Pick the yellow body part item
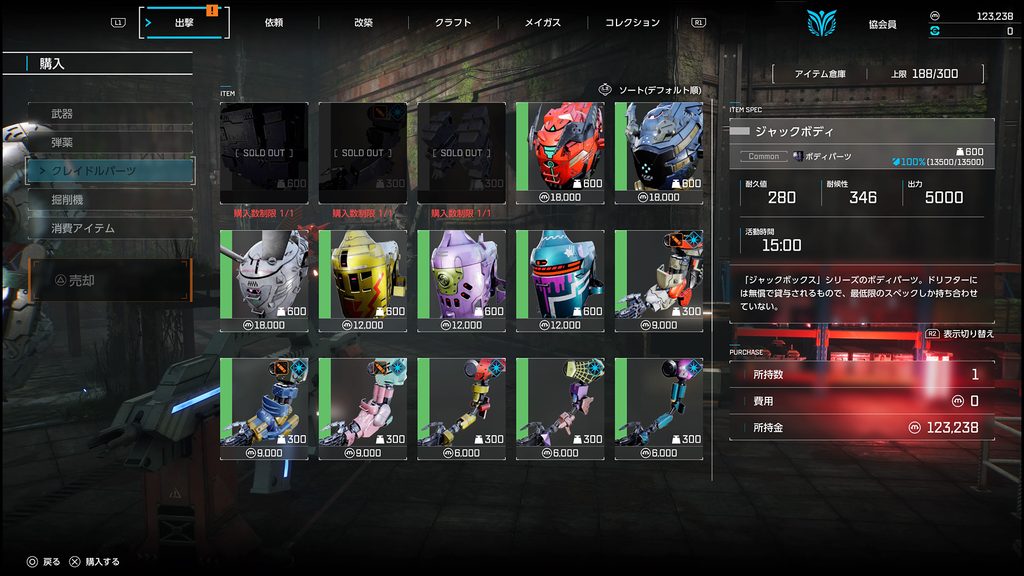 click(363, 281)
